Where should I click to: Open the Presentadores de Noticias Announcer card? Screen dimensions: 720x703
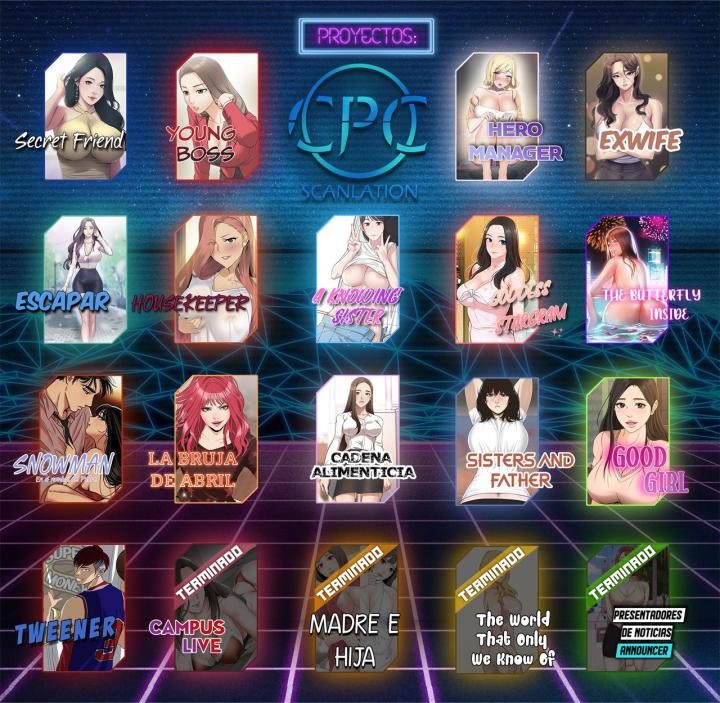pyautogui.click(x=628, y=606)
